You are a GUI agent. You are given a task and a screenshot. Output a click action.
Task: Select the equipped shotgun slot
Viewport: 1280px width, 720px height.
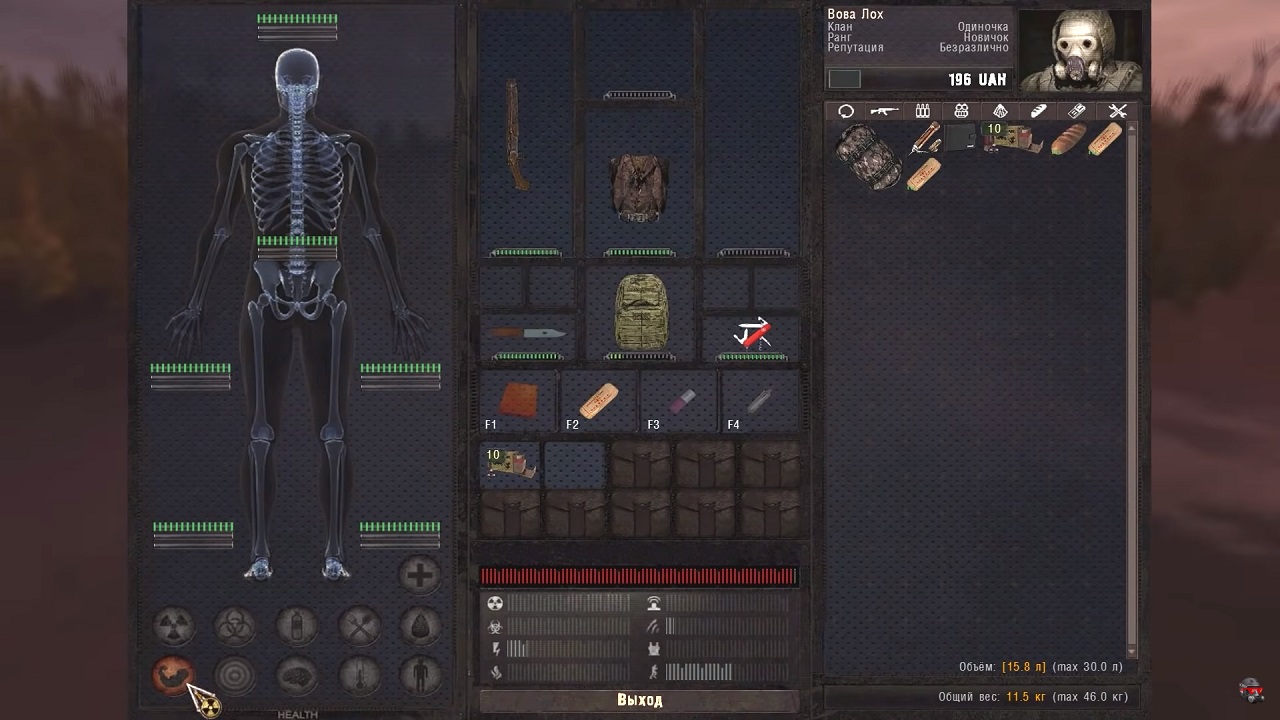(517, 135)
